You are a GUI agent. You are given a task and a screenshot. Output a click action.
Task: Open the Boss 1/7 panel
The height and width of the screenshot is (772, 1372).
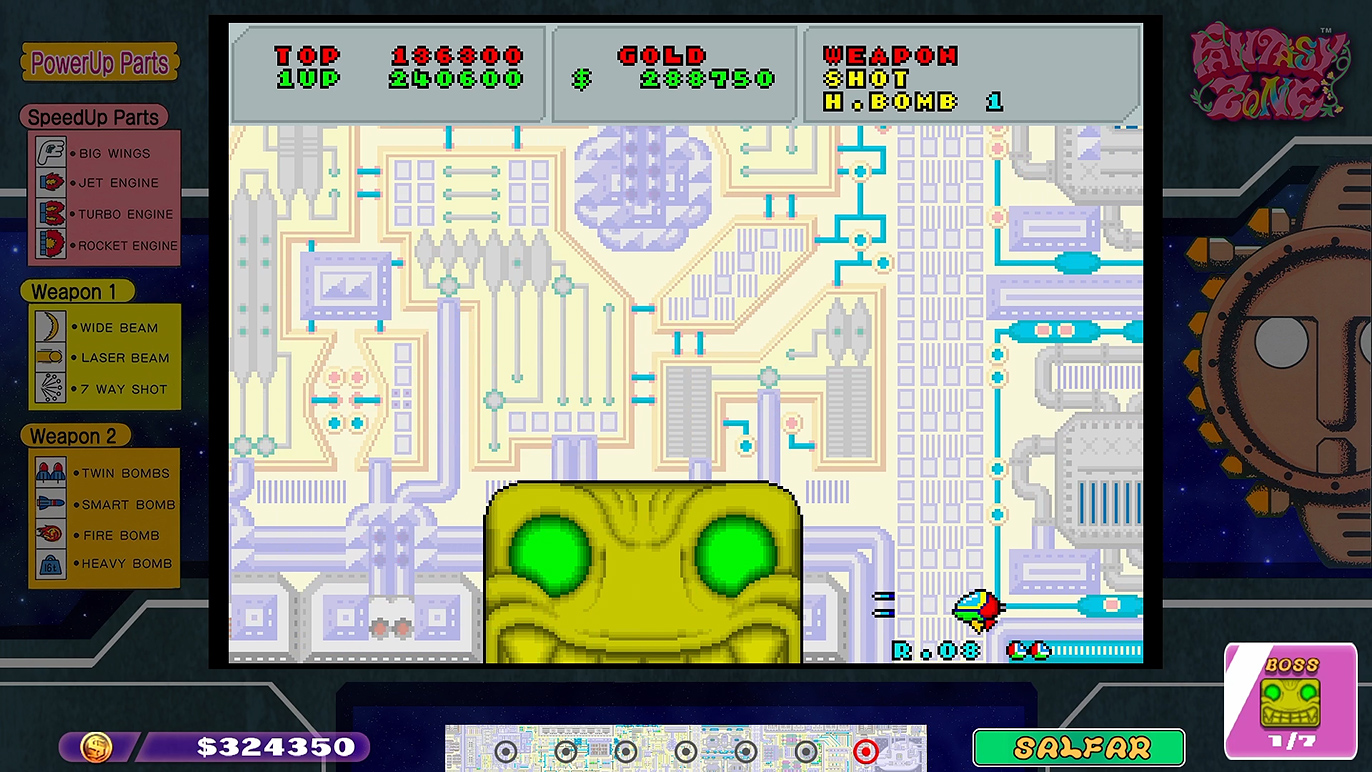[x=1290, y=700]
